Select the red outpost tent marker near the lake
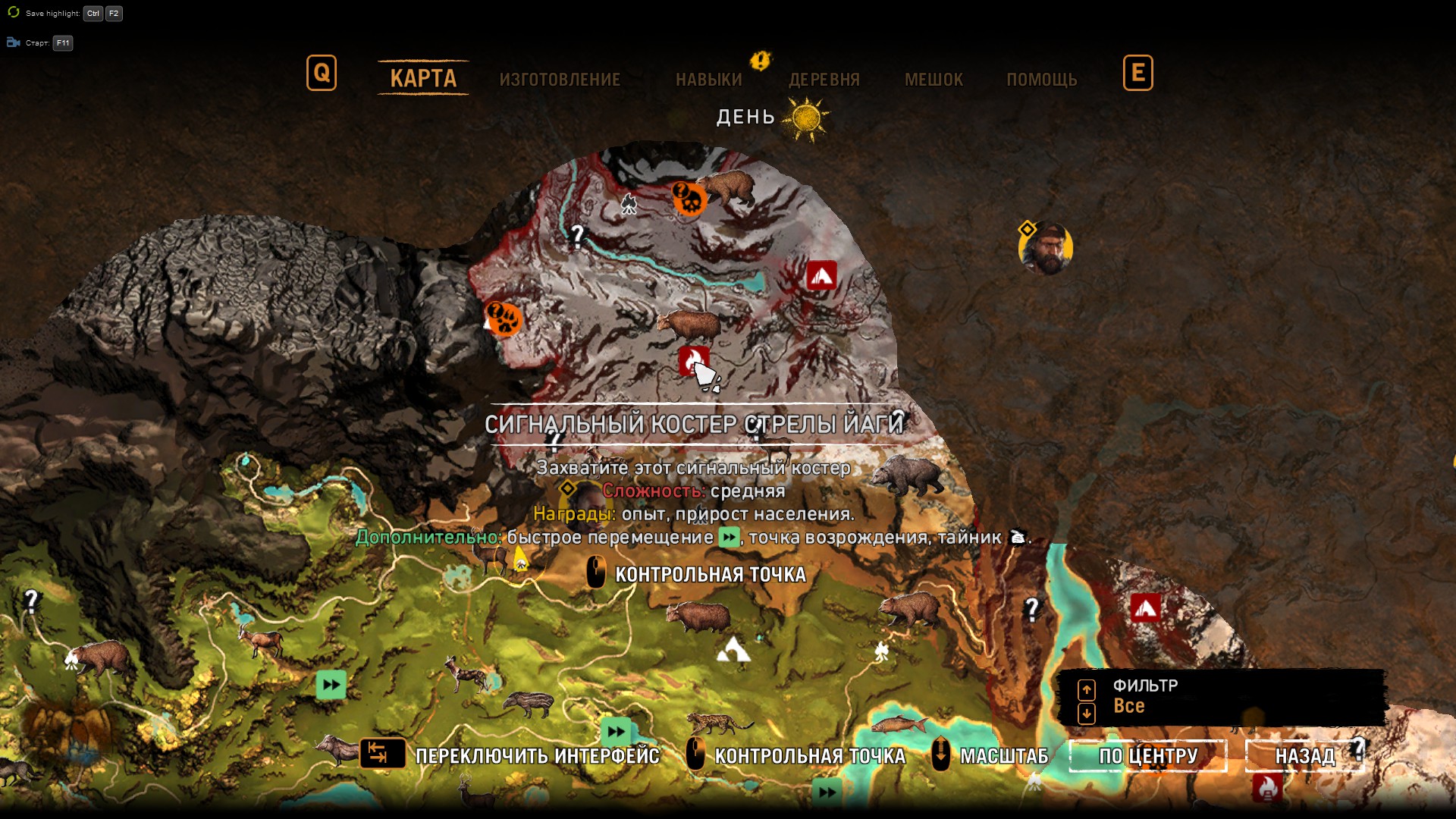The image size is (1456, 819). (x=822, y=275)
